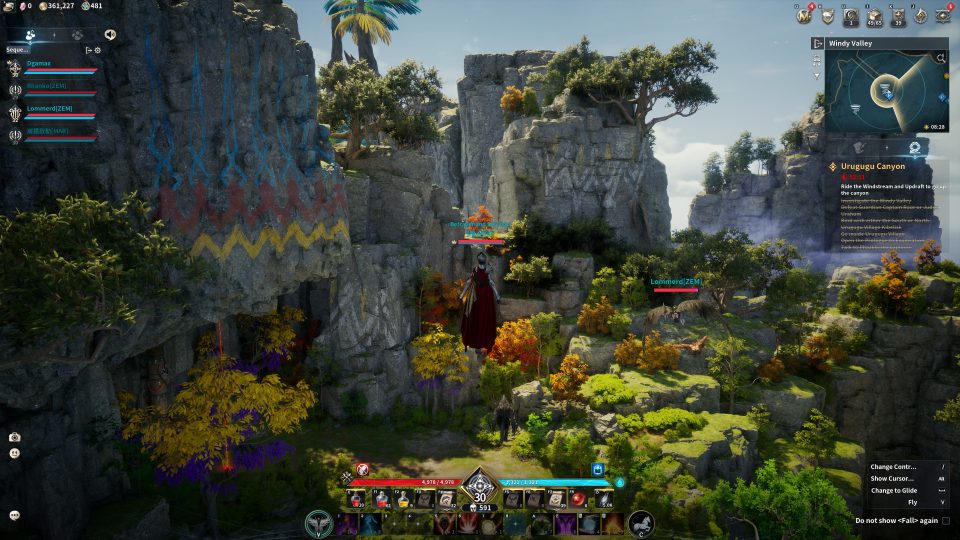The width and height of the screenshot is (960, 540).
Task: Use the red orb item in the quick slot
Action: 578,497
